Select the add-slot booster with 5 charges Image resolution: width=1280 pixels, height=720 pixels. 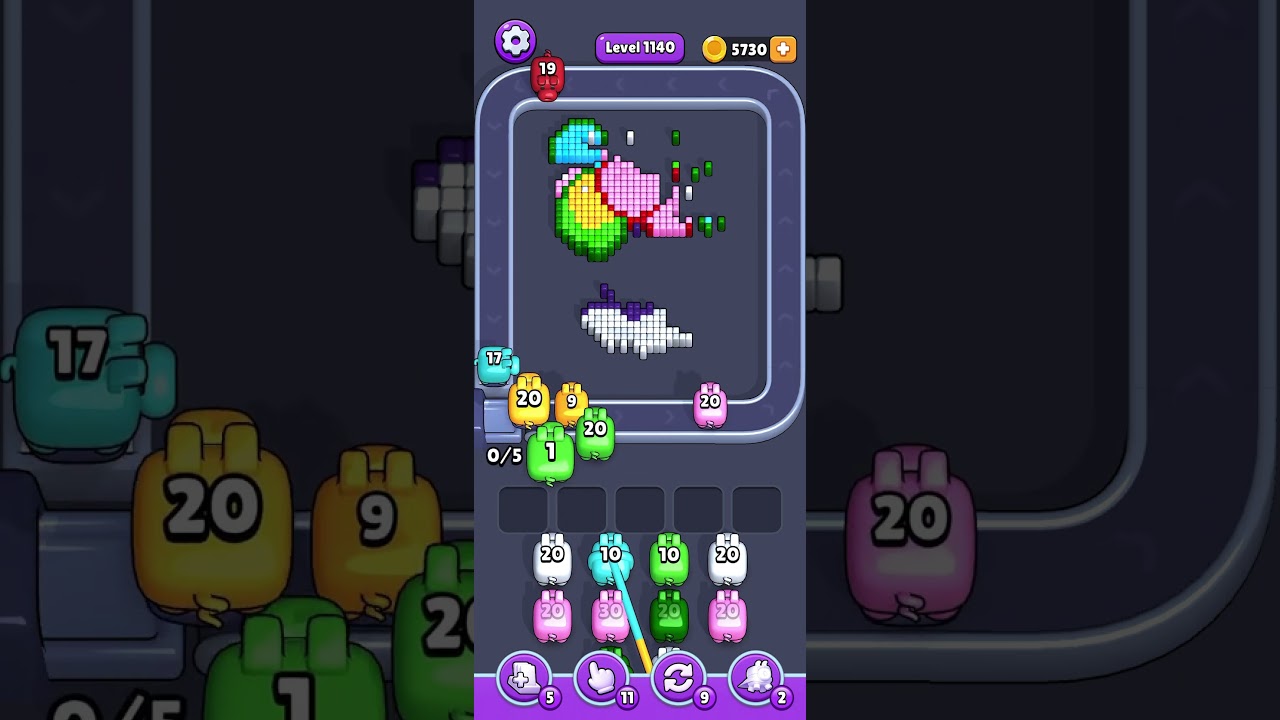pos(522,679)
